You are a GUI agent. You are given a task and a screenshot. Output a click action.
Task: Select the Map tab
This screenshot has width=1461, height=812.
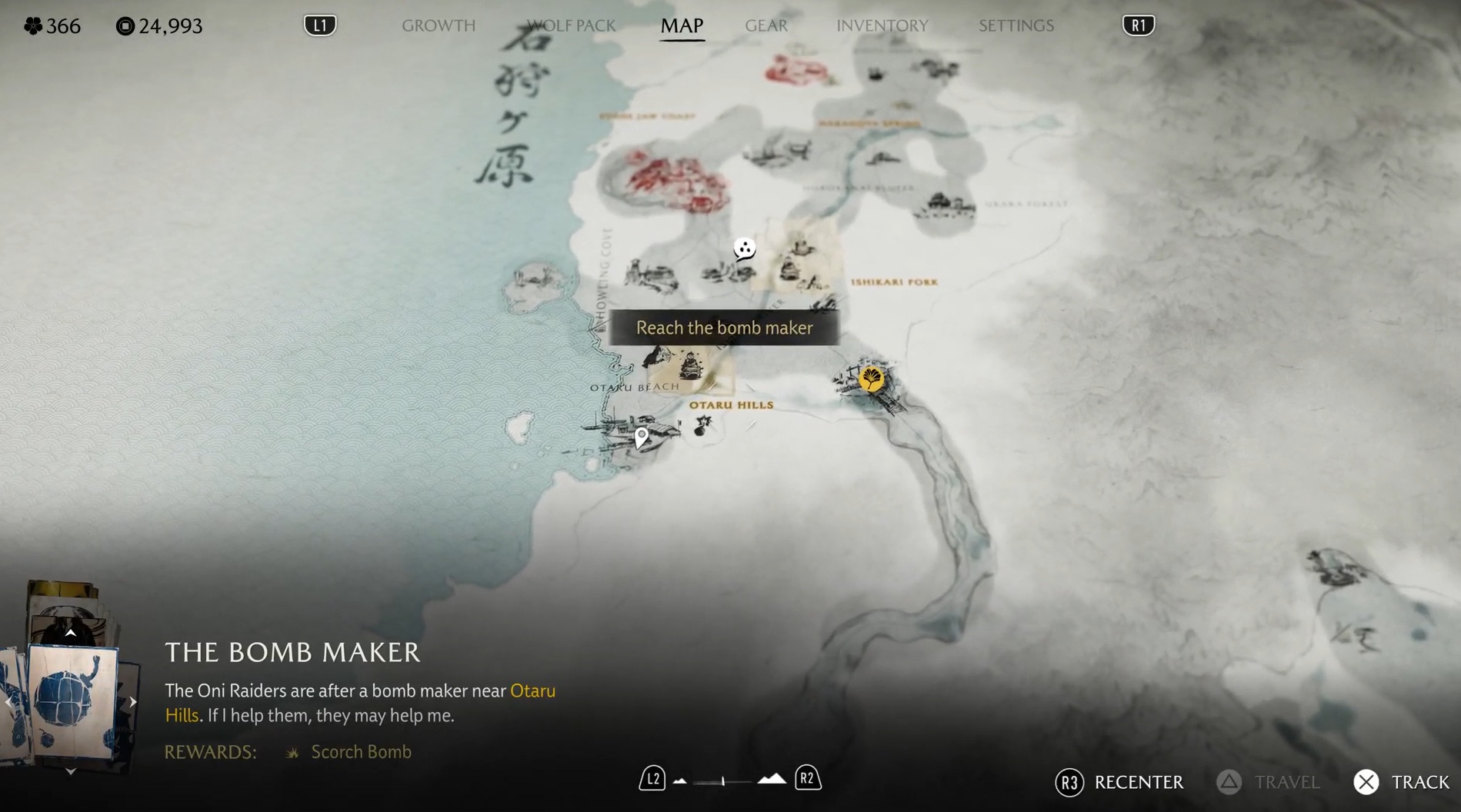682,25
